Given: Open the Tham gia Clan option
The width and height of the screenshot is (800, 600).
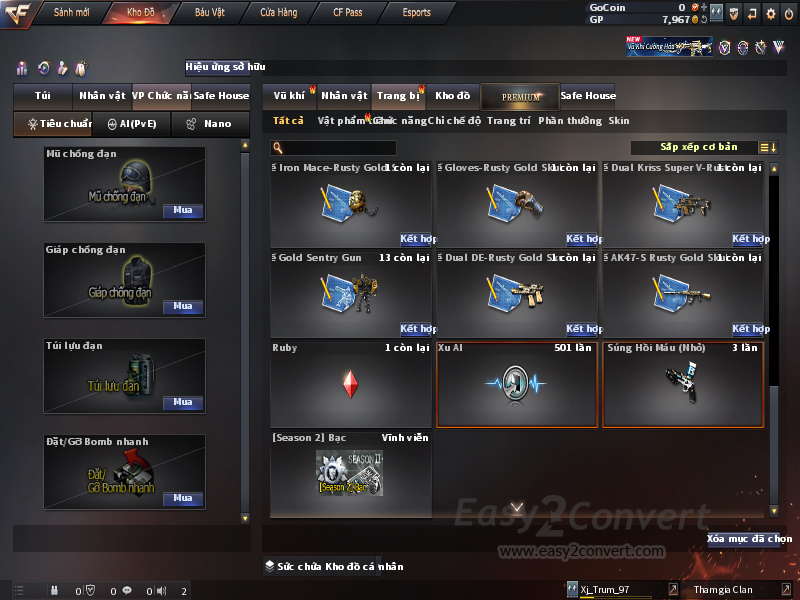Looking at the screenshot, I should 723,590.
